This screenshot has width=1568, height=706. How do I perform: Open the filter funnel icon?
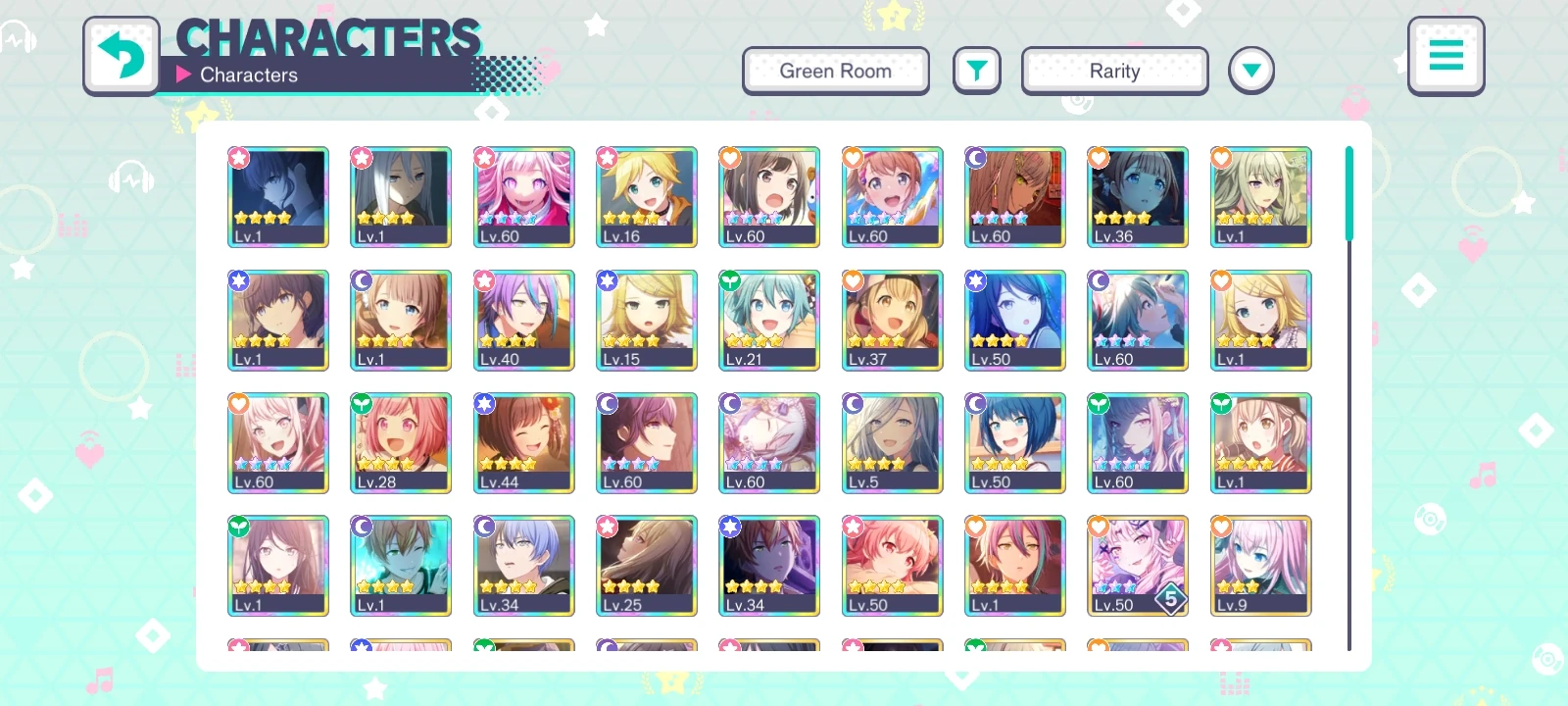976,70
